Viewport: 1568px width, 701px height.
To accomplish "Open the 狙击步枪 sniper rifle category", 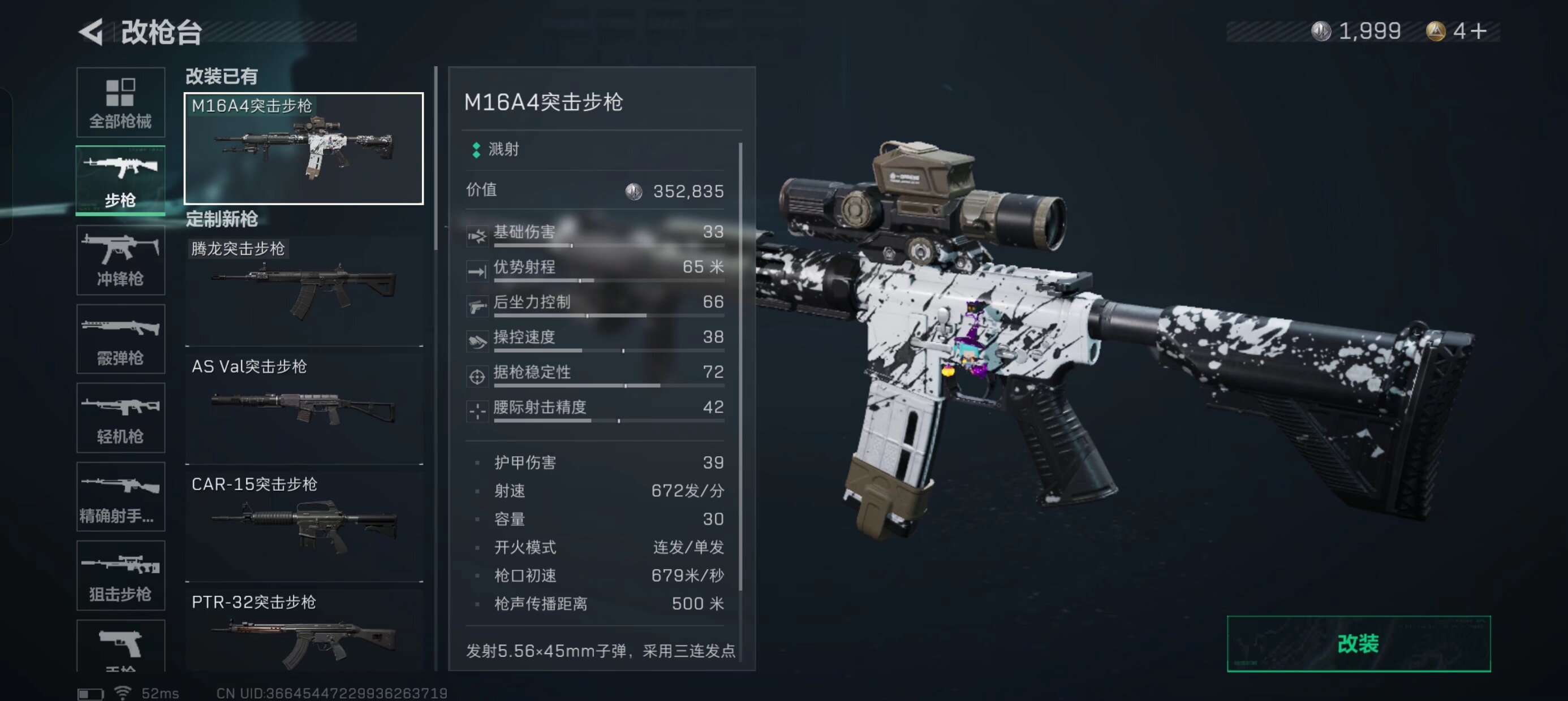I will point(120,575).
